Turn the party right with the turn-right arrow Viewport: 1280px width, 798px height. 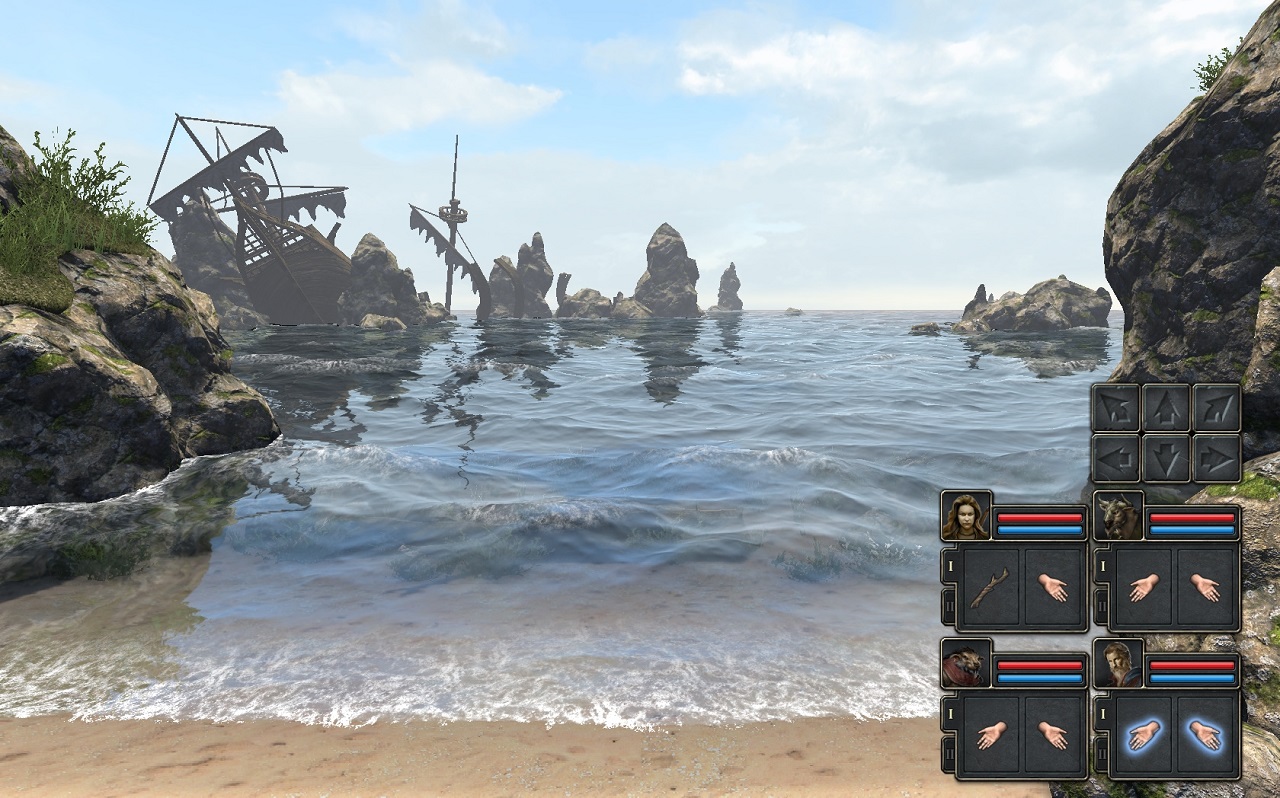[1217, 407]
